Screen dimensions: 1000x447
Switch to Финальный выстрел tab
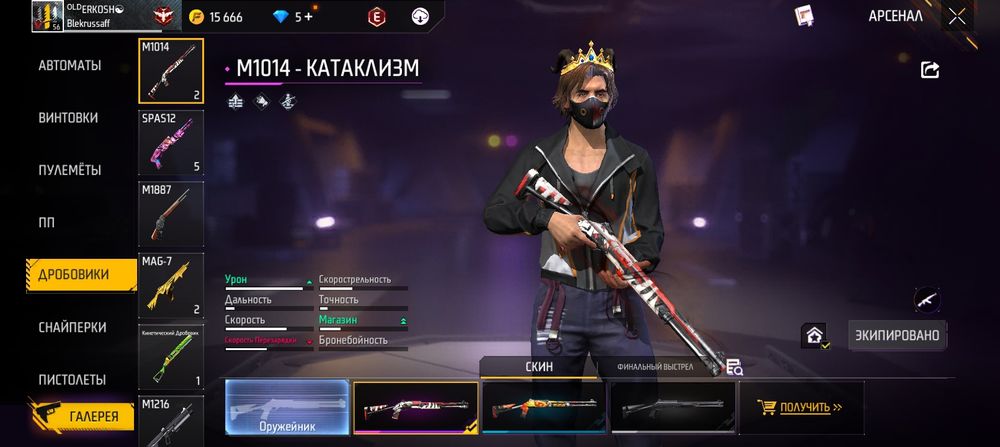(655, 367)
